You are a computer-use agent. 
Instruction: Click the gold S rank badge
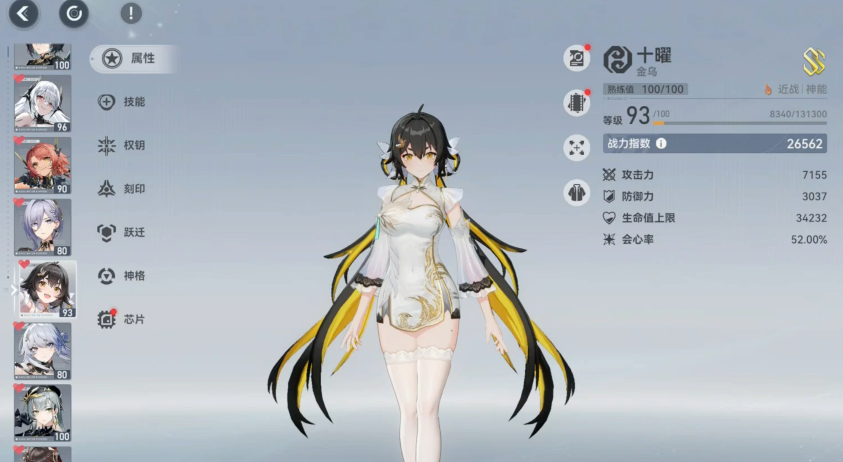pyautogui.click(x=814, y=62)
